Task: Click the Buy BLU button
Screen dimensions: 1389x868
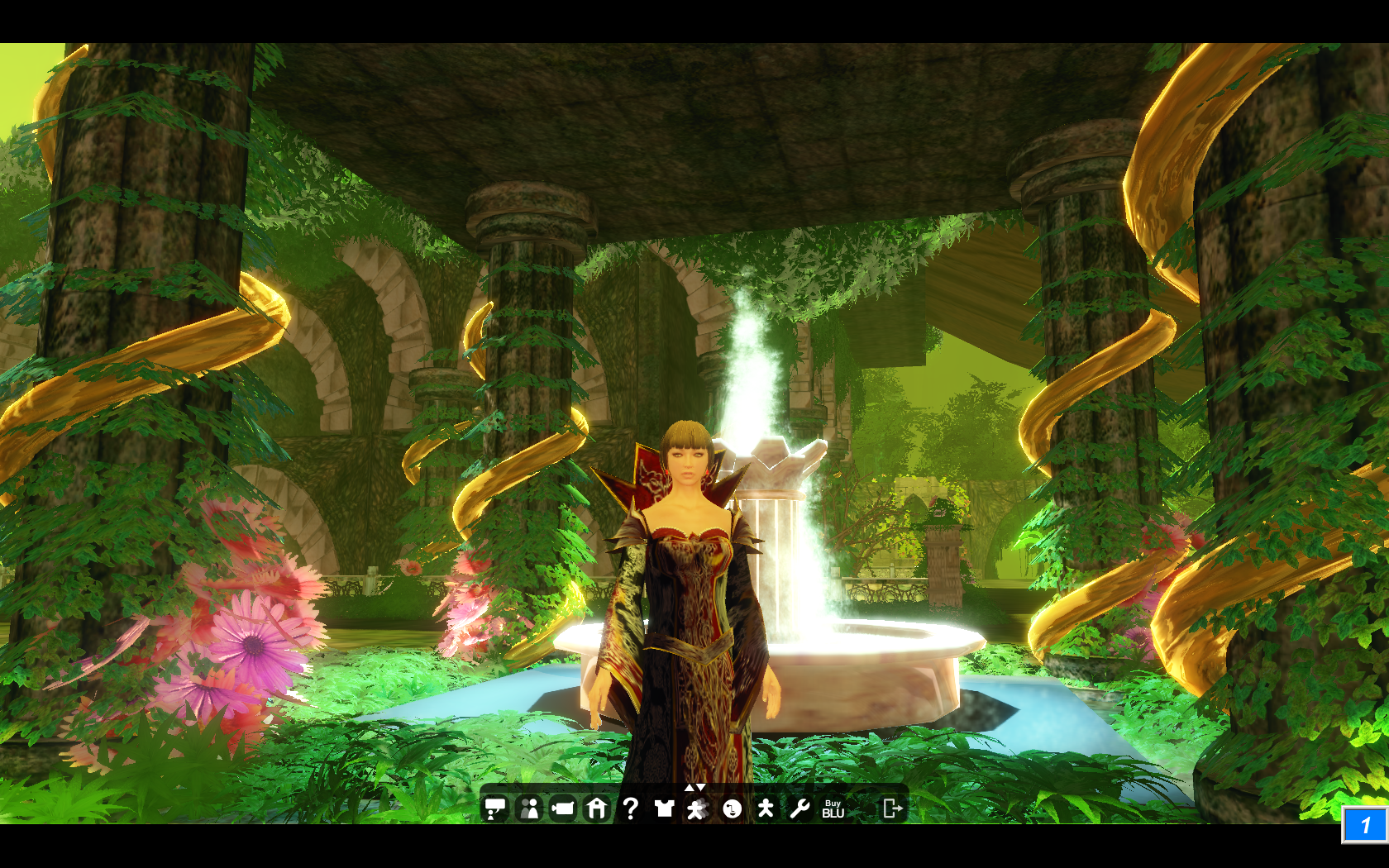Action: [x=833, y=808]
